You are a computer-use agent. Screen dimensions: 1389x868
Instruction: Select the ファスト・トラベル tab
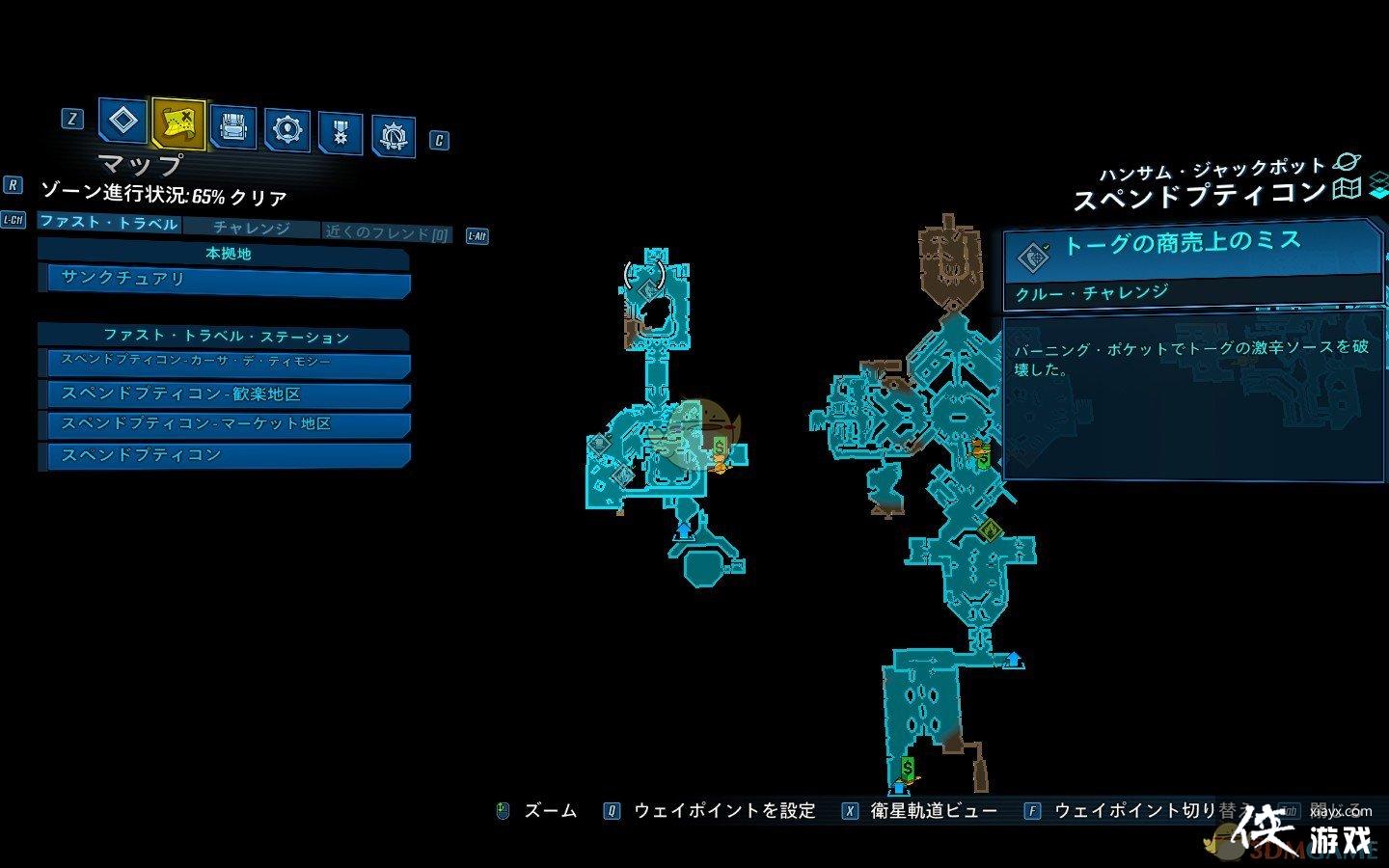[x=109, y=223]
